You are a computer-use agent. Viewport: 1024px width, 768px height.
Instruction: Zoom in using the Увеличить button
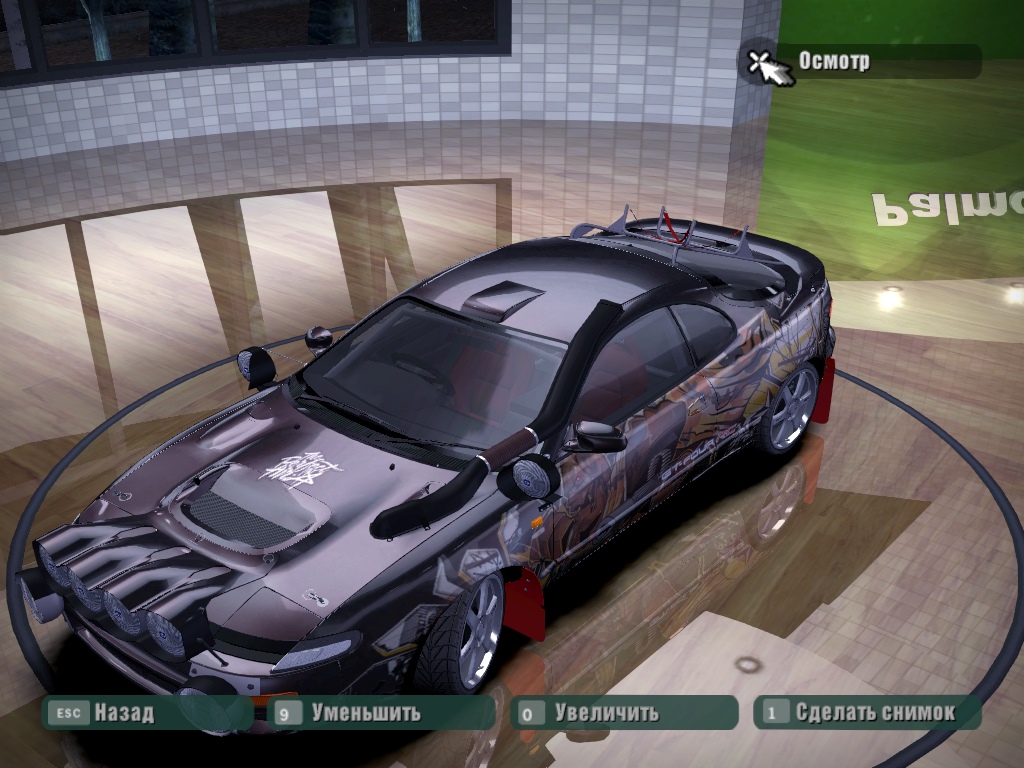[606, 713]
